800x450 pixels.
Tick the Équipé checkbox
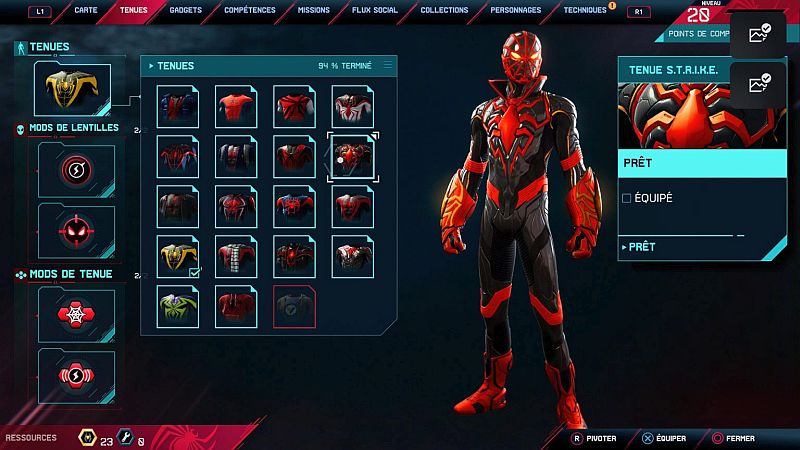point(627,198)
